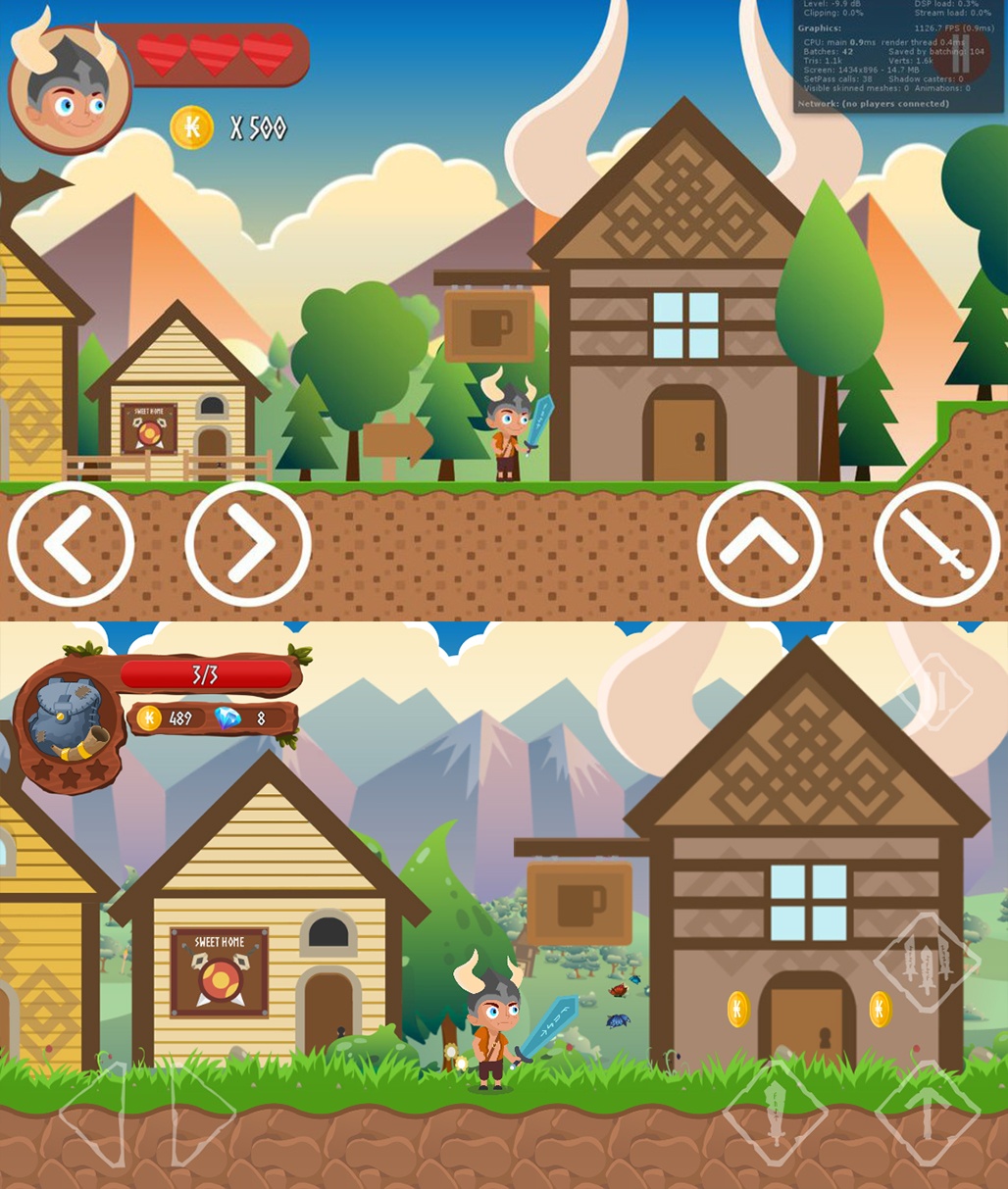
Task: Pause with the faint diamond pause button
Action: [935, 693]
